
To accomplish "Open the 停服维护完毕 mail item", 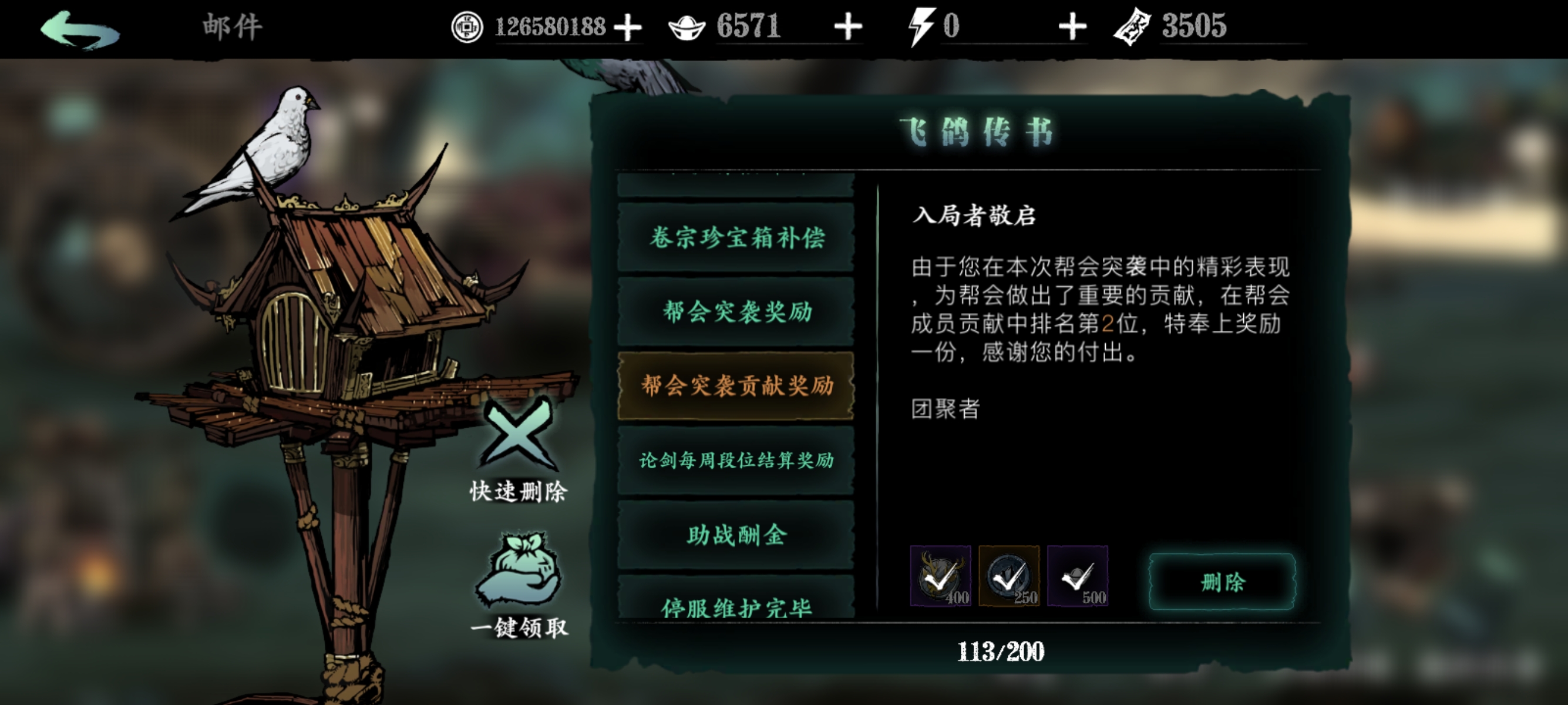I will tap(735, 609).
